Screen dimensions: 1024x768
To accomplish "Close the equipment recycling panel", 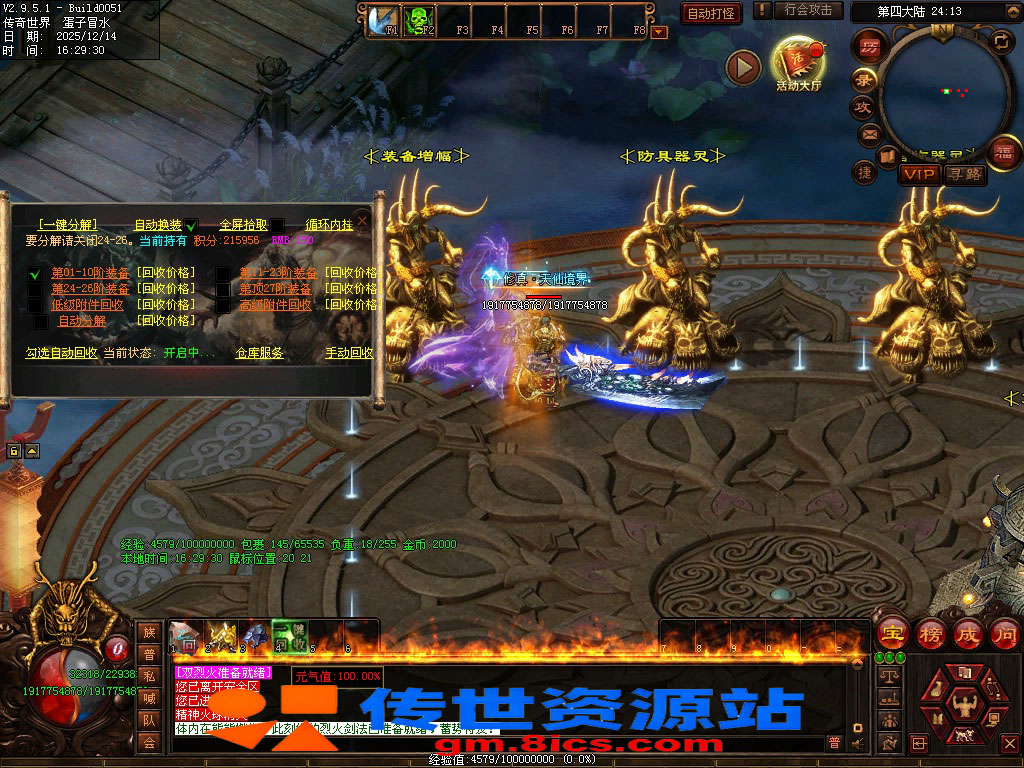I will click(x=363, y=220).
